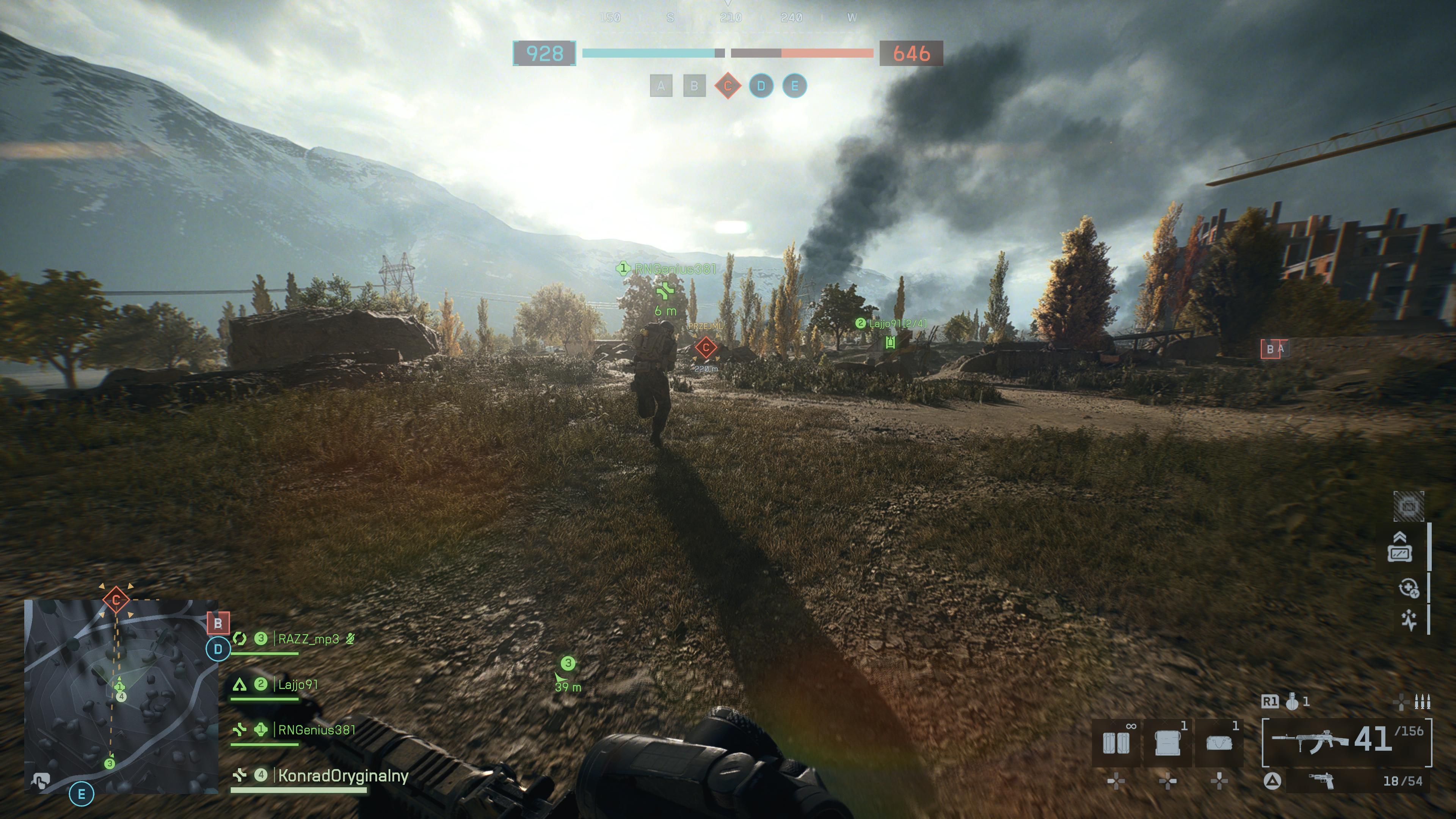Click objective D in the top capture bar

(761, 86)
